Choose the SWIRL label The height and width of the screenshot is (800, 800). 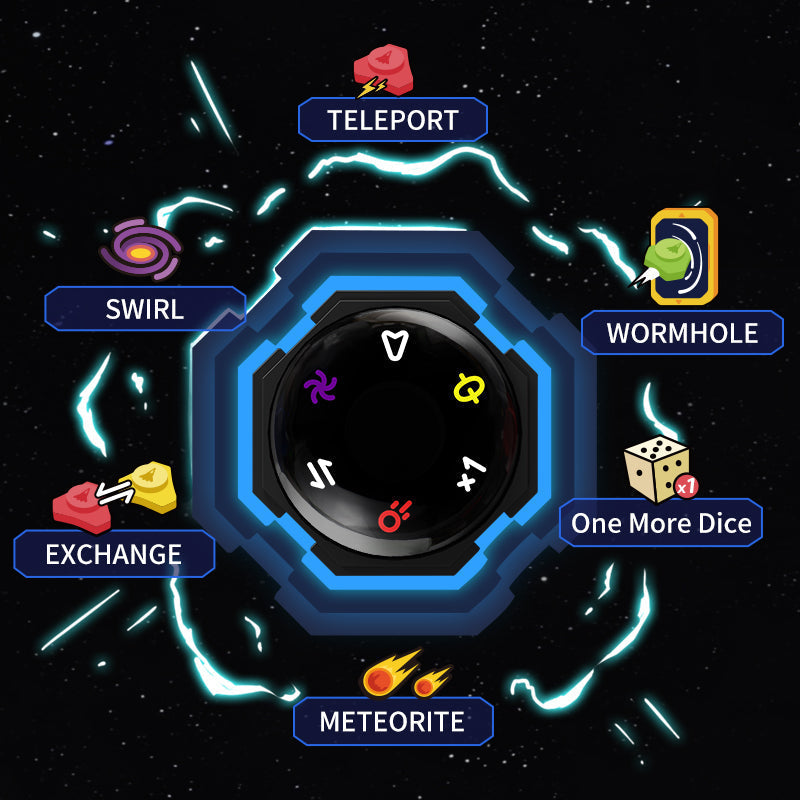pos(145,308)
